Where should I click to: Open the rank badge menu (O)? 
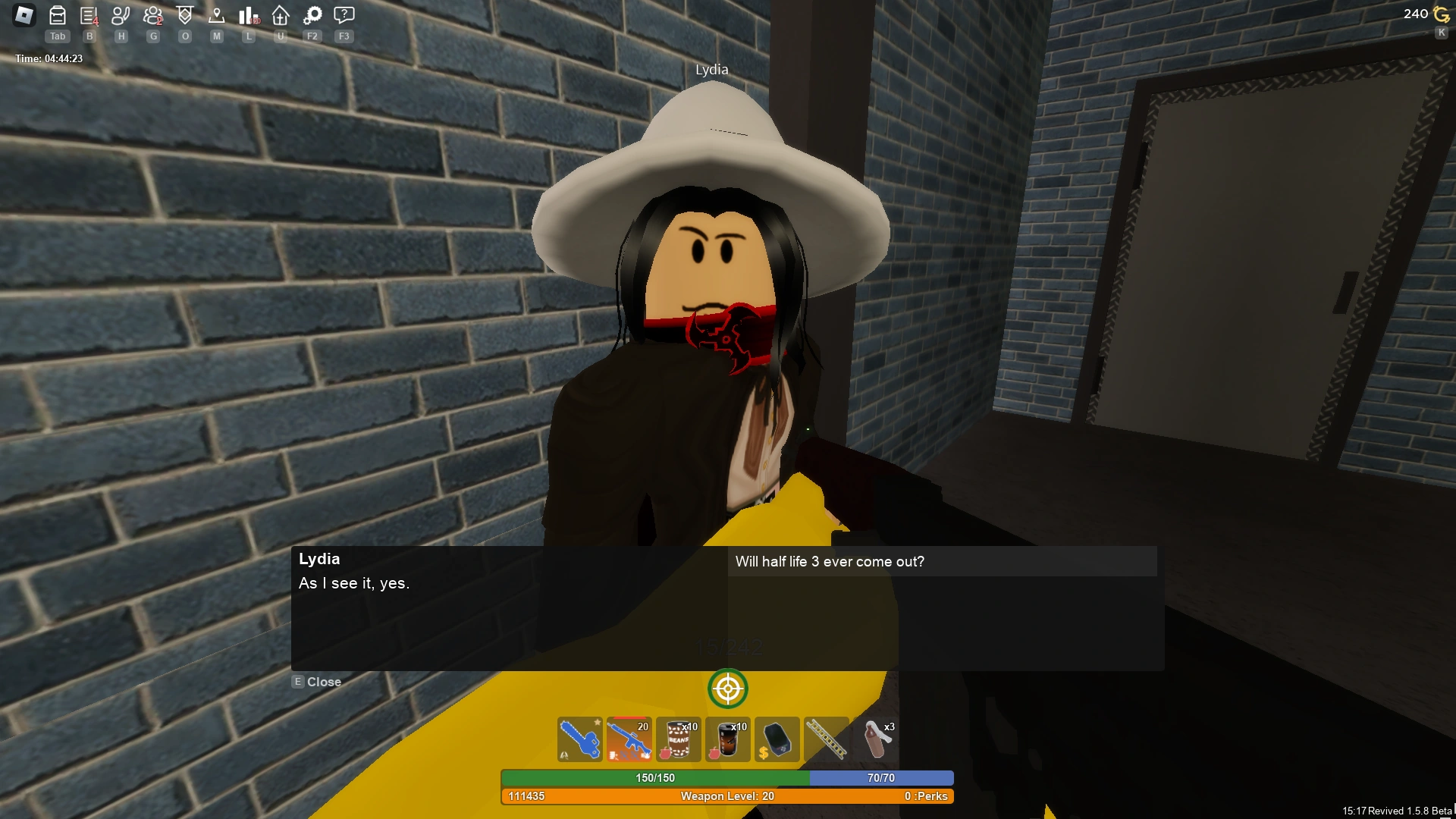[x=184, y=15]
